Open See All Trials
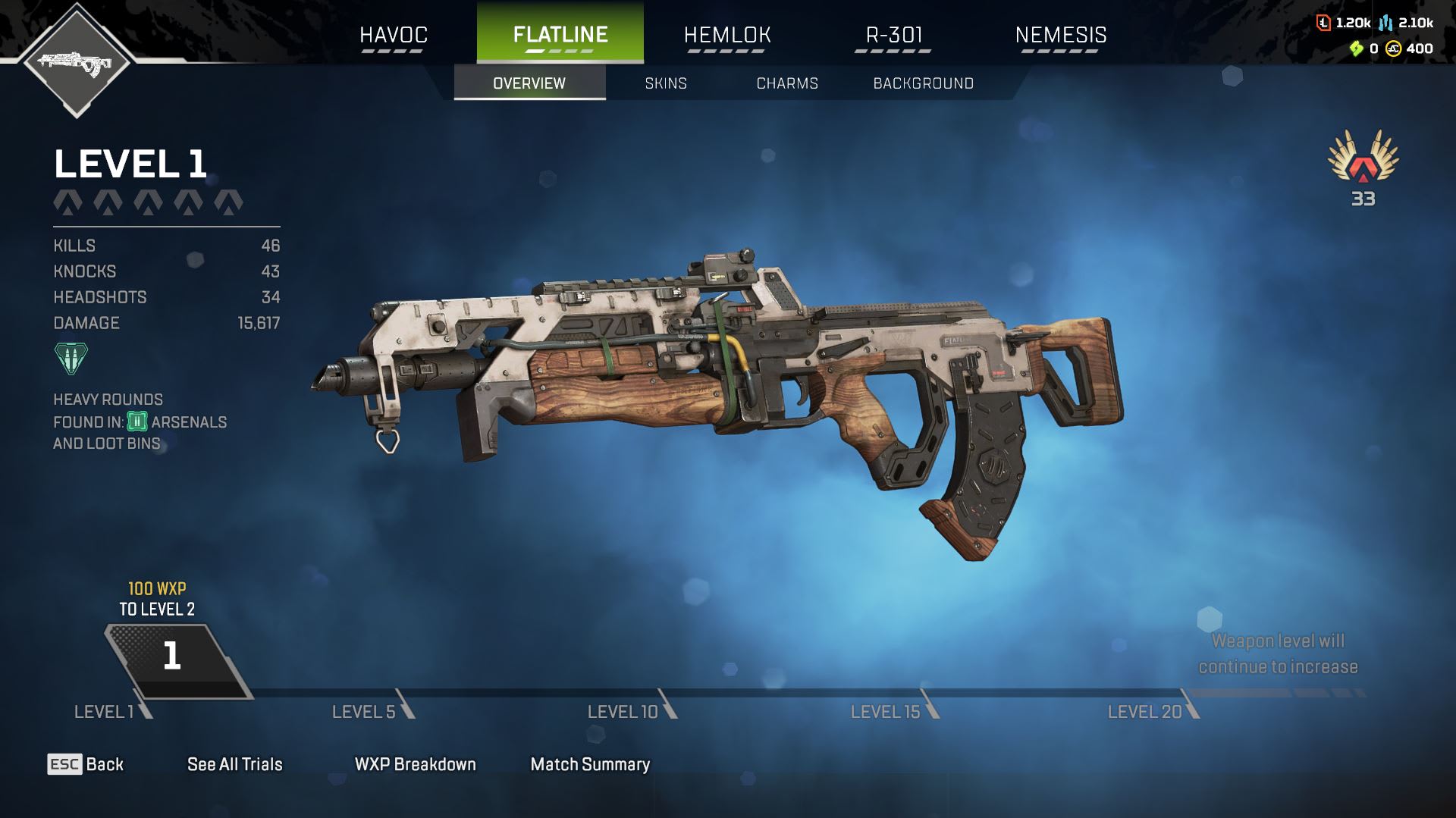 click(235, 764)
